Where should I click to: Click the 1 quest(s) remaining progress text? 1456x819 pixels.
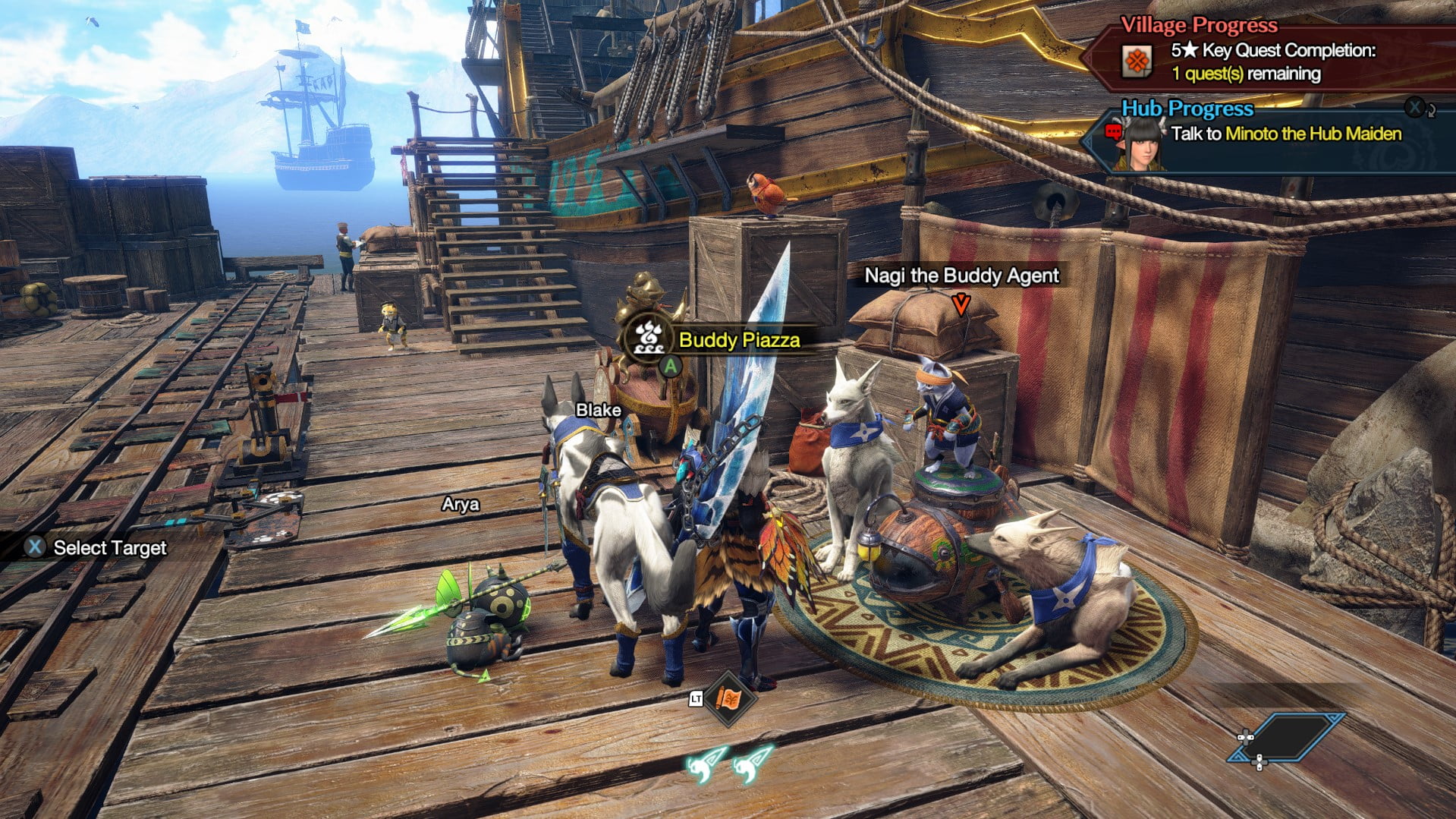1245,75
